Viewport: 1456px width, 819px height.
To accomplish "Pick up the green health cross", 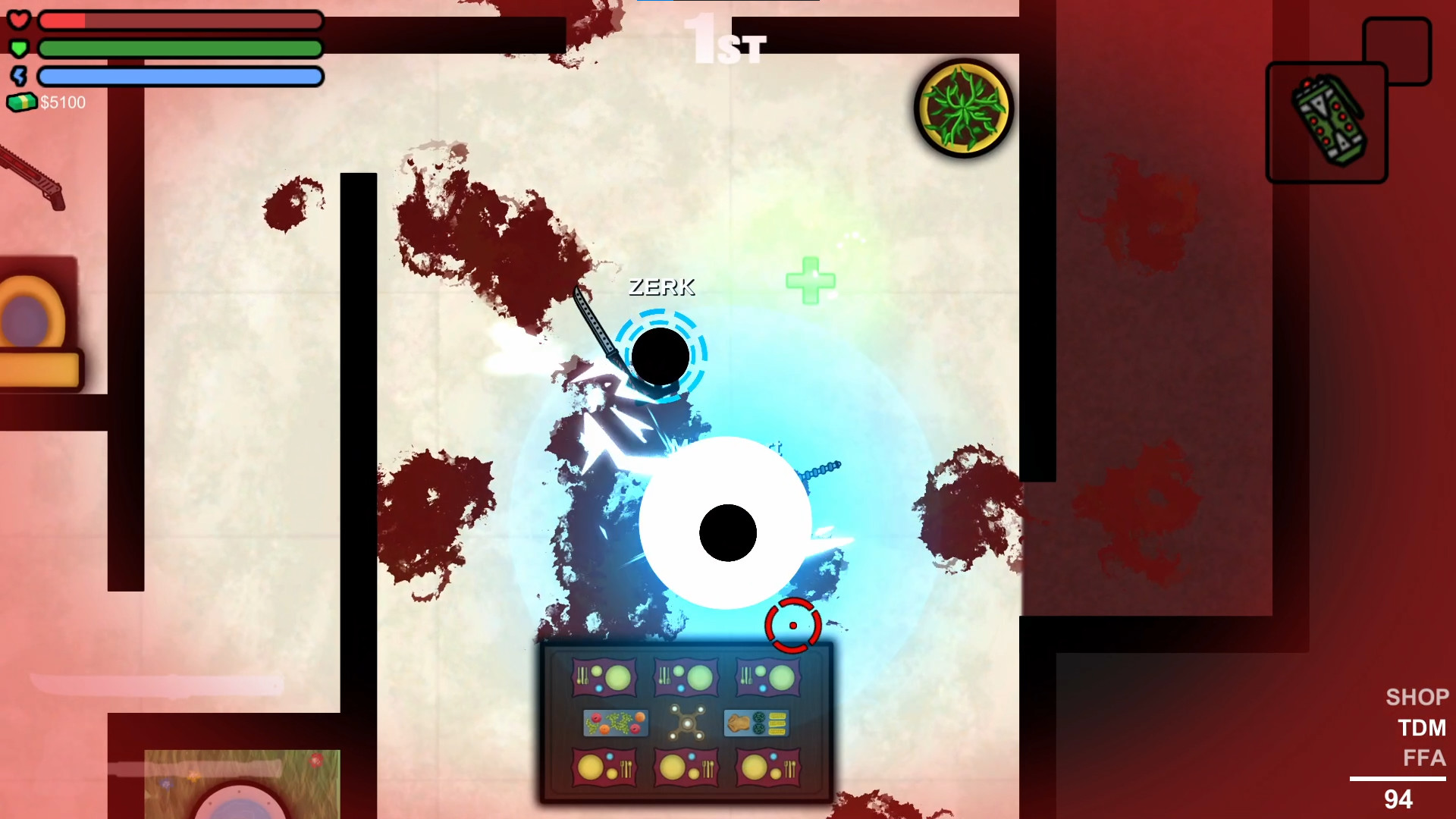I will [810, 281].
